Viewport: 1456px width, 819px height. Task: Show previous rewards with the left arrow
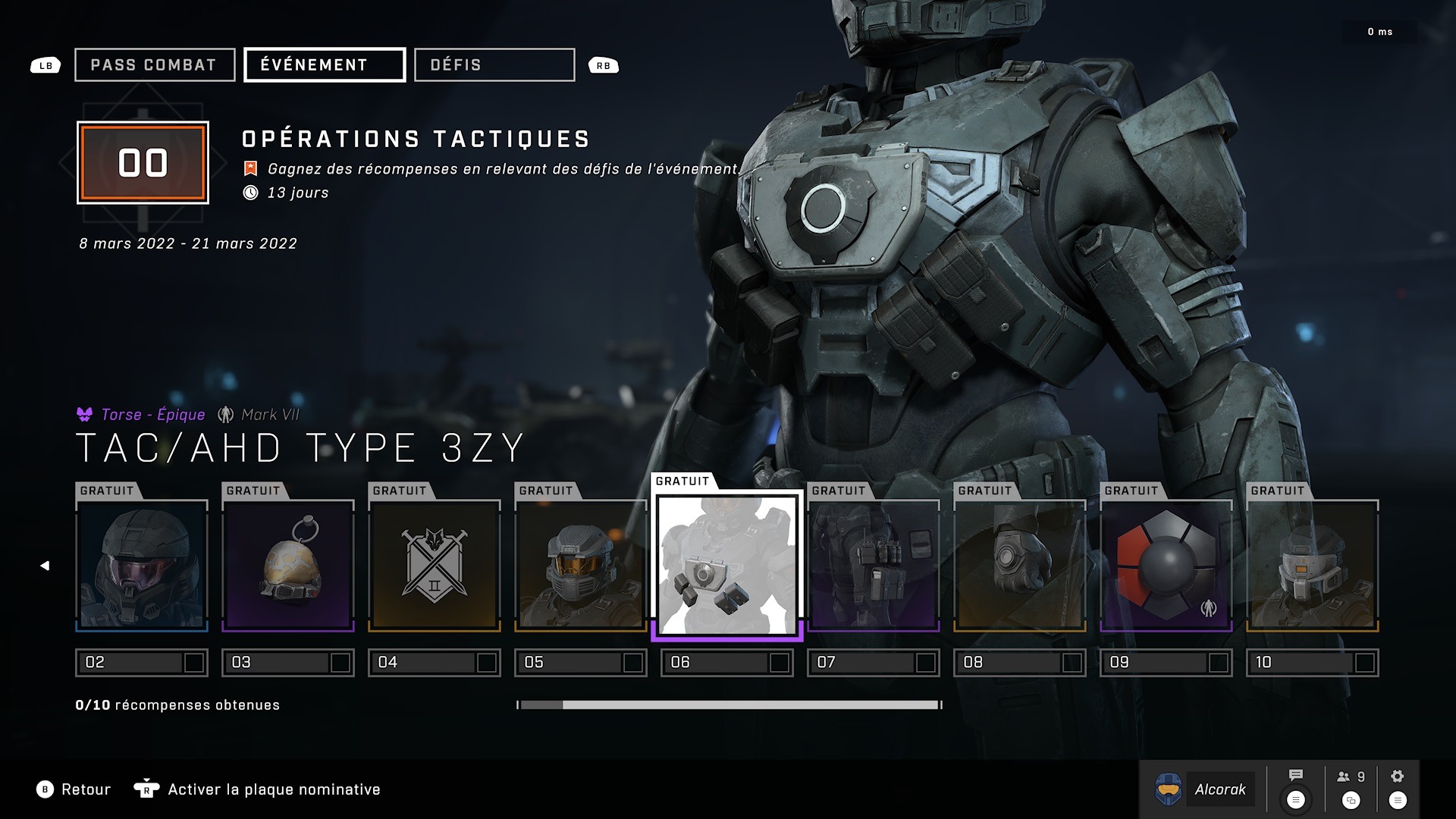(x=45, y=566)
